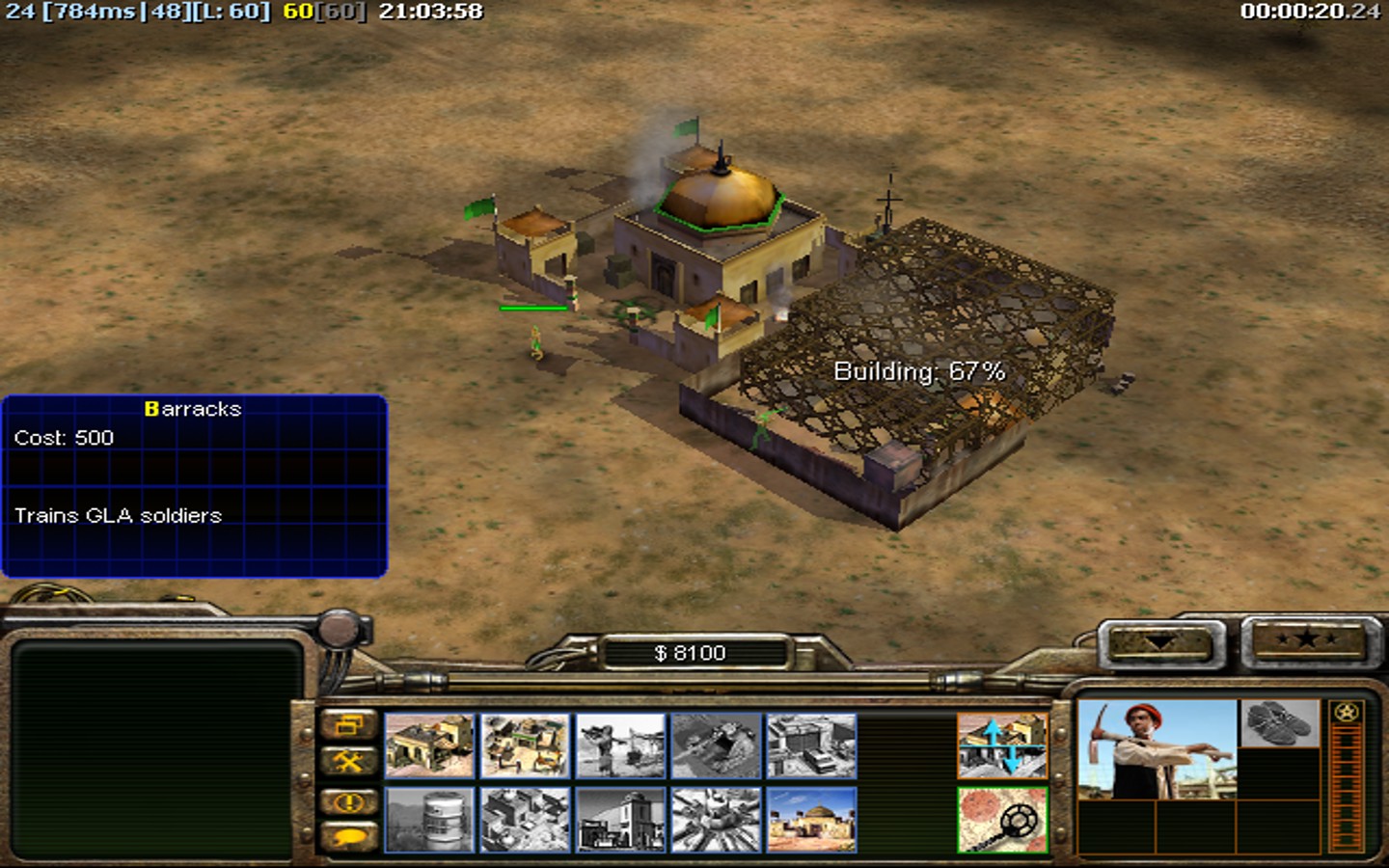Image resolution: width=1389 pixels, height=868 pixels.
Task: Build a Supply Stash from the command bar
Action: [x=525, y=746]
